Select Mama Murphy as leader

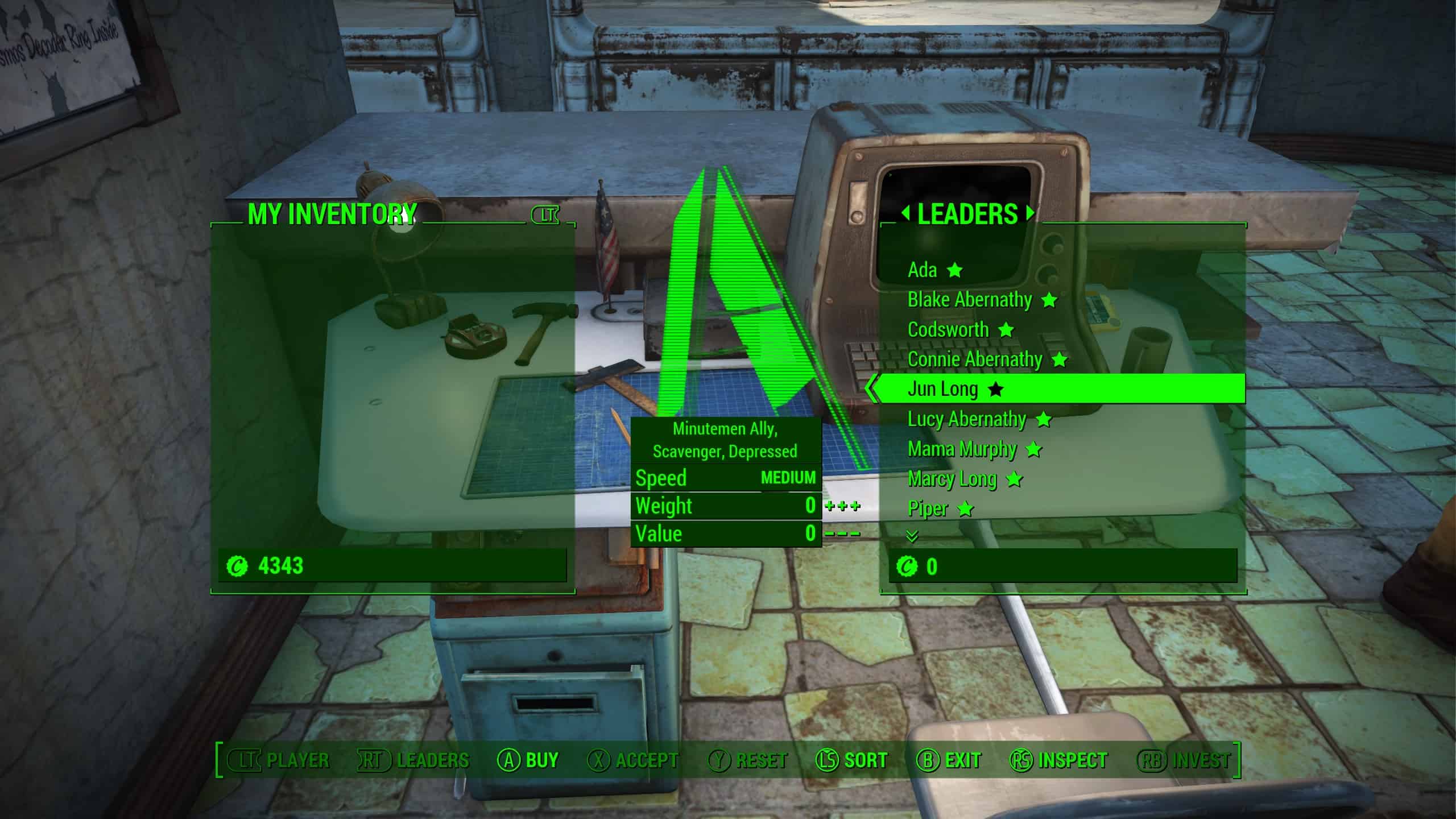coord(962,449)
